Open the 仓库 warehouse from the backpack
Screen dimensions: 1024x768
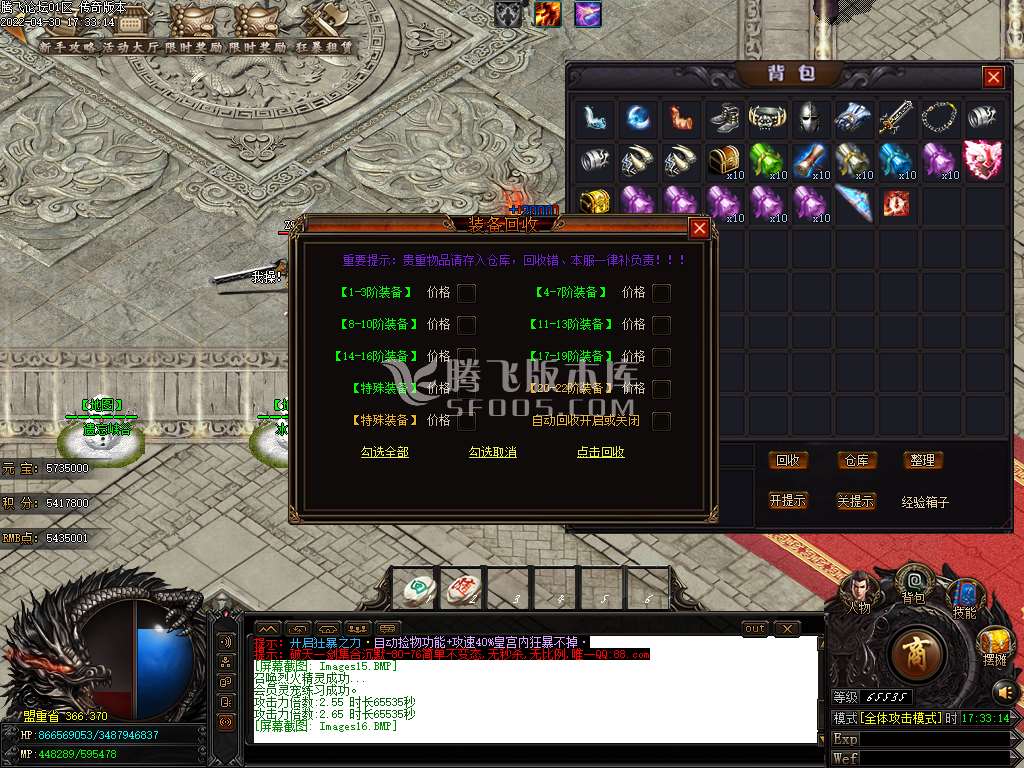[855, 460]
